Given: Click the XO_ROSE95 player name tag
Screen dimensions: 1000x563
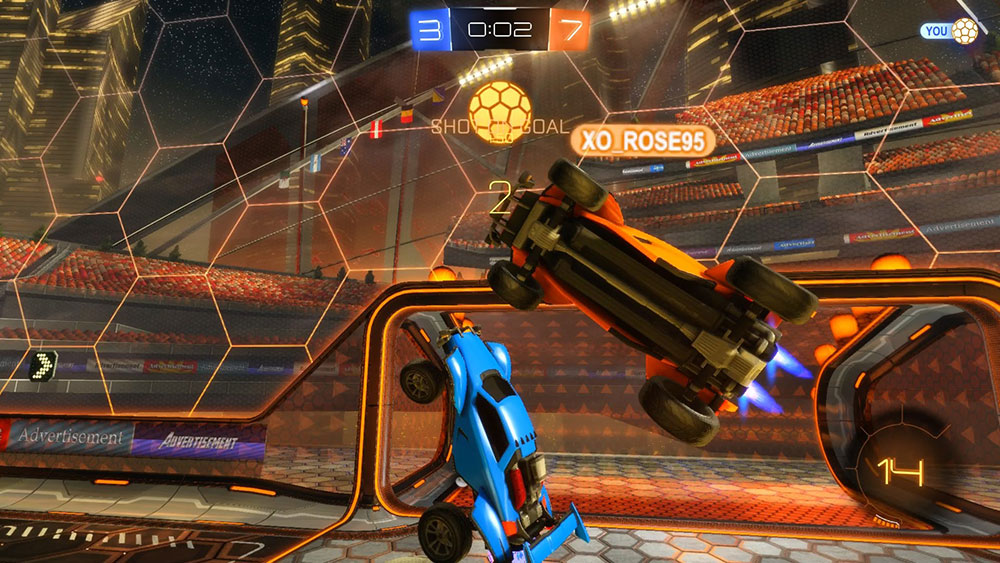Looking at the screenshot, I should point(642,141).
